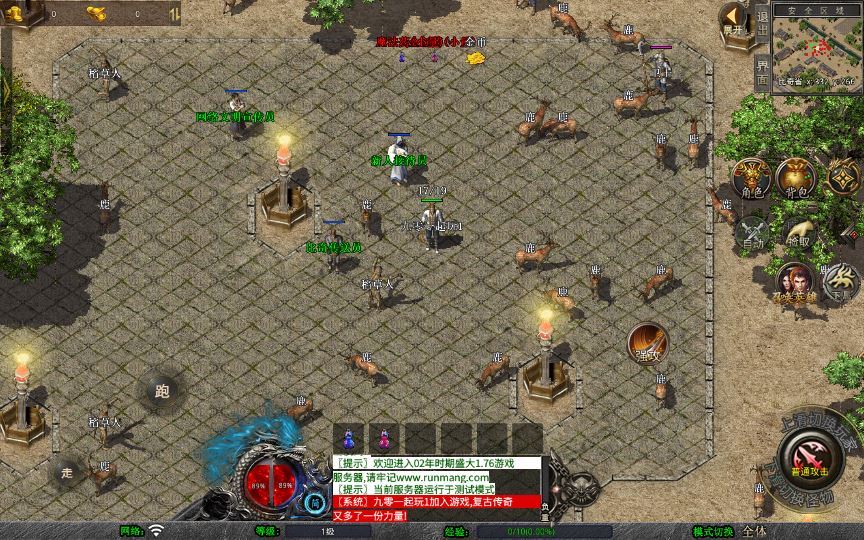Viewport: 864px width, 540px height.
Task: Open the 角色 character panel
Action: pos(750,178)
